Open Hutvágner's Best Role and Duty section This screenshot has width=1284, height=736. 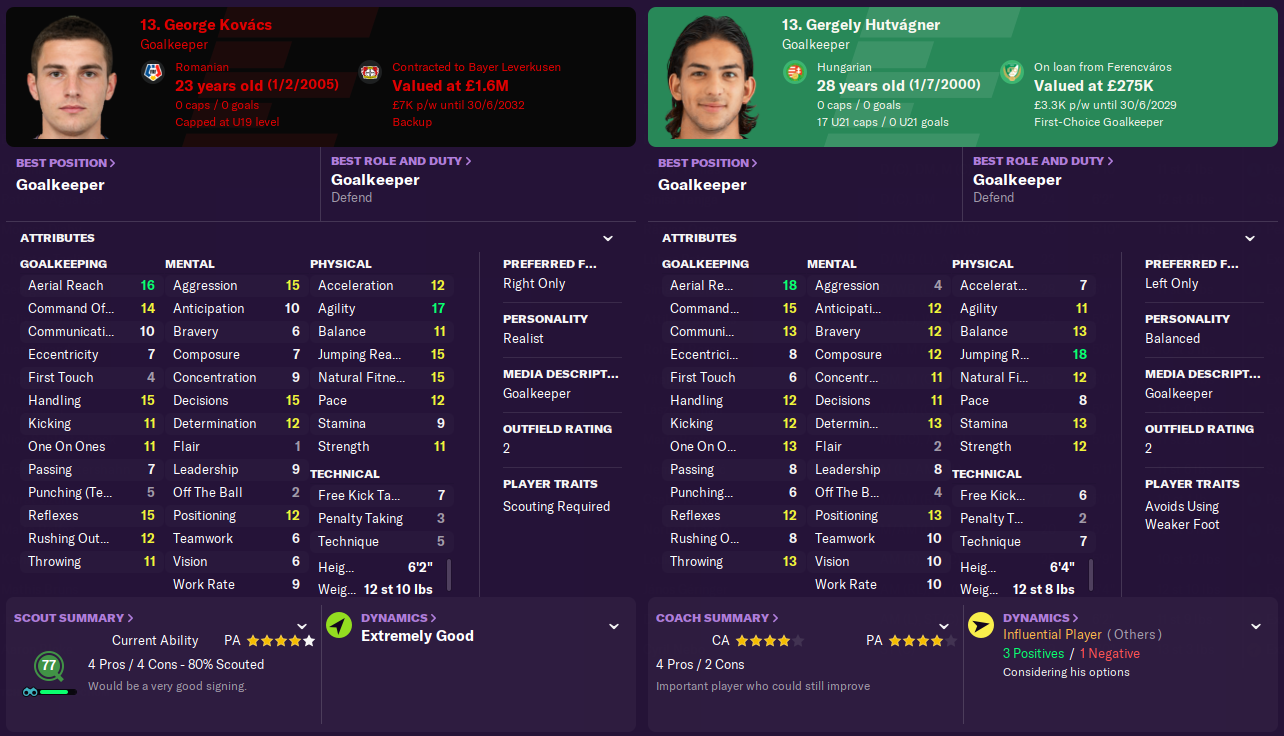point(1043,161)
